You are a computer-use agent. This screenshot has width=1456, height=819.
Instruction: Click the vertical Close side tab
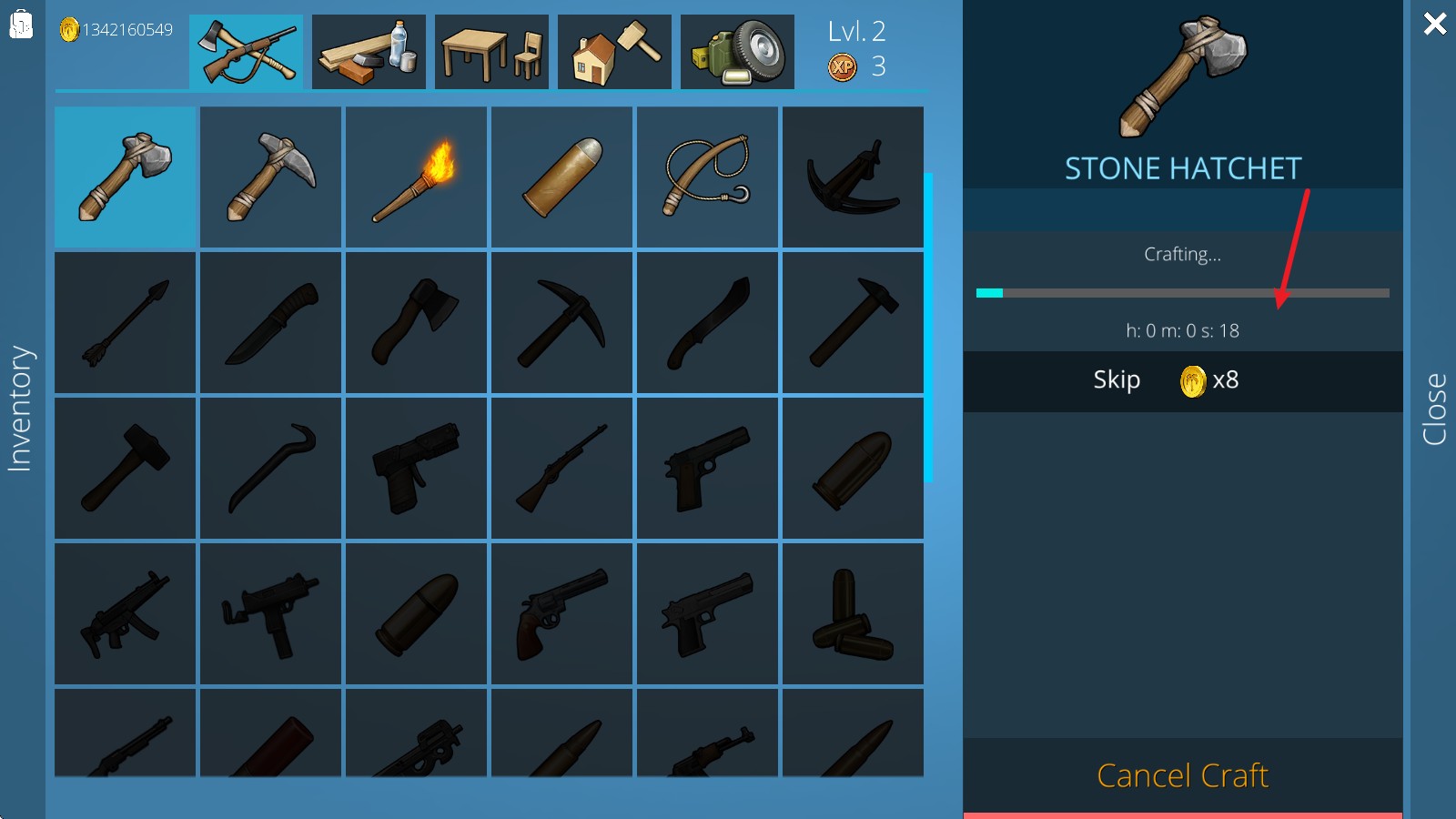(1434, 409)
